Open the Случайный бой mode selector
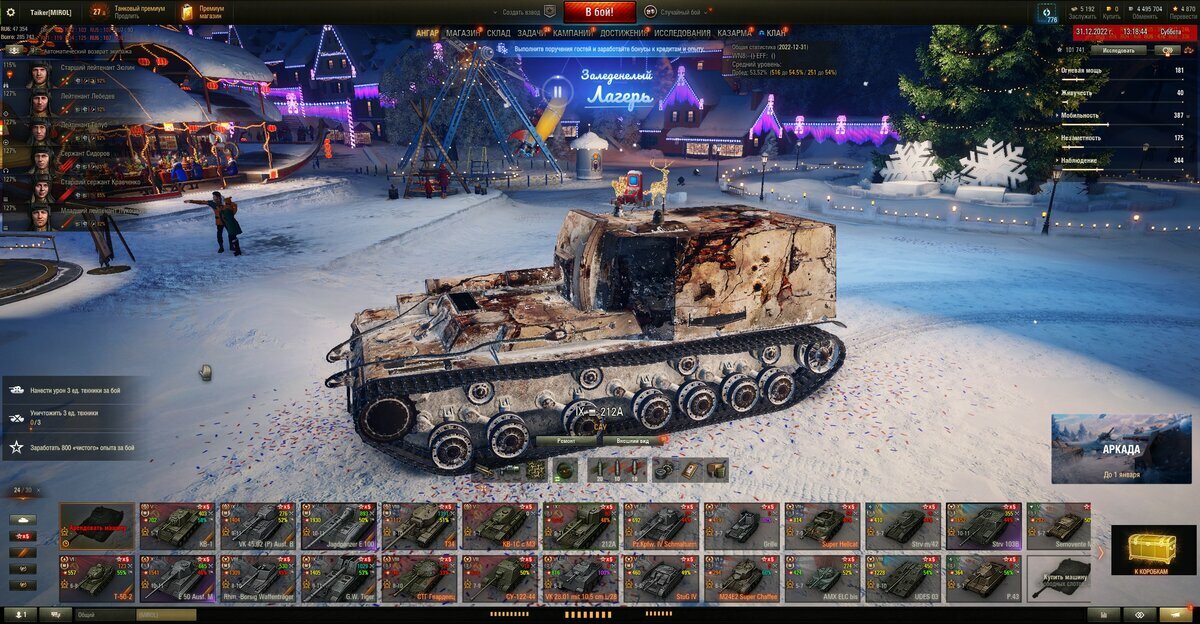Image resolution: width=1200 pixels, height=624 pixels. 677,12
